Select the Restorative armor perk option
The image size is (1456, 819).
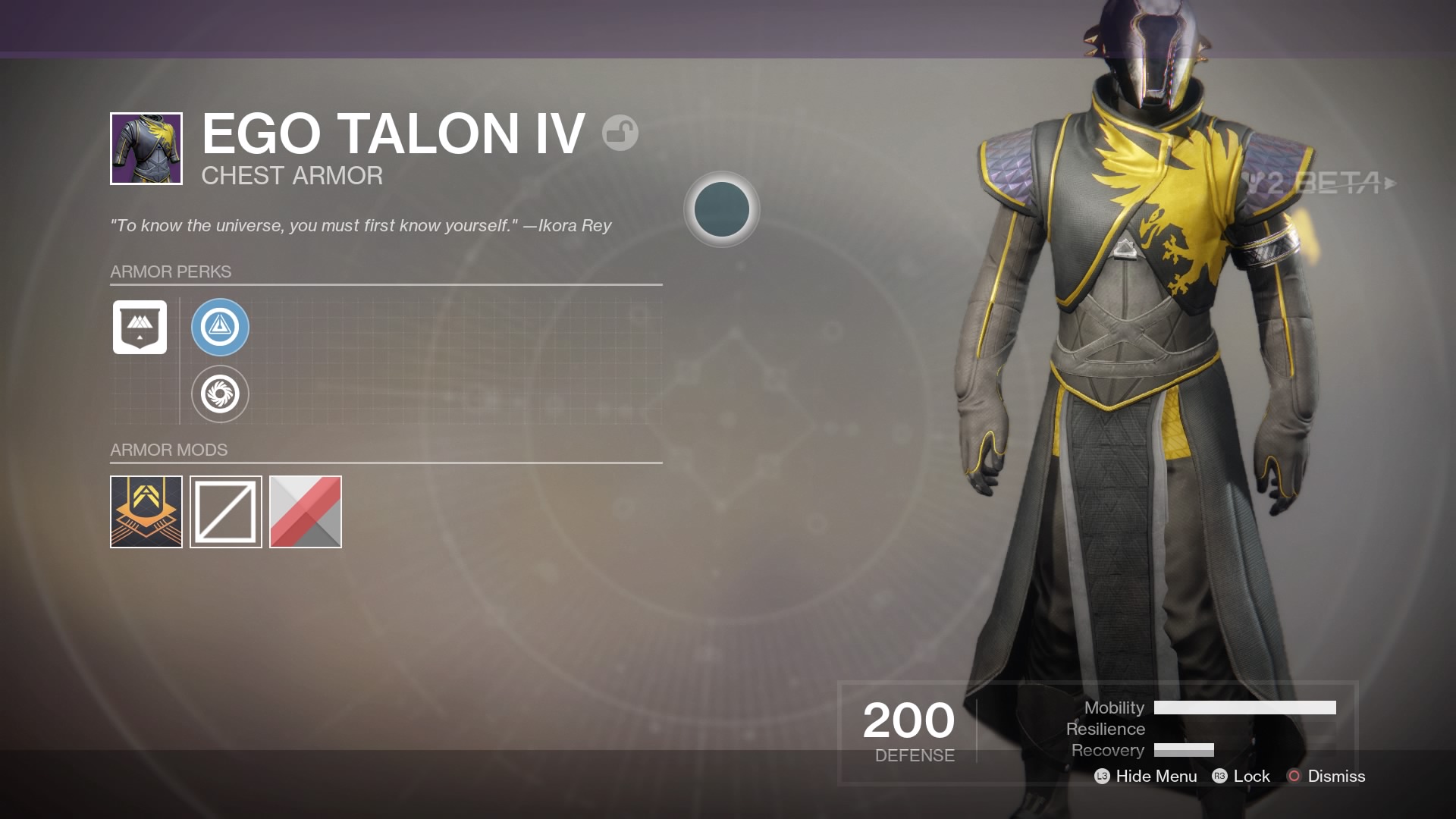click(x=221, y=394)
